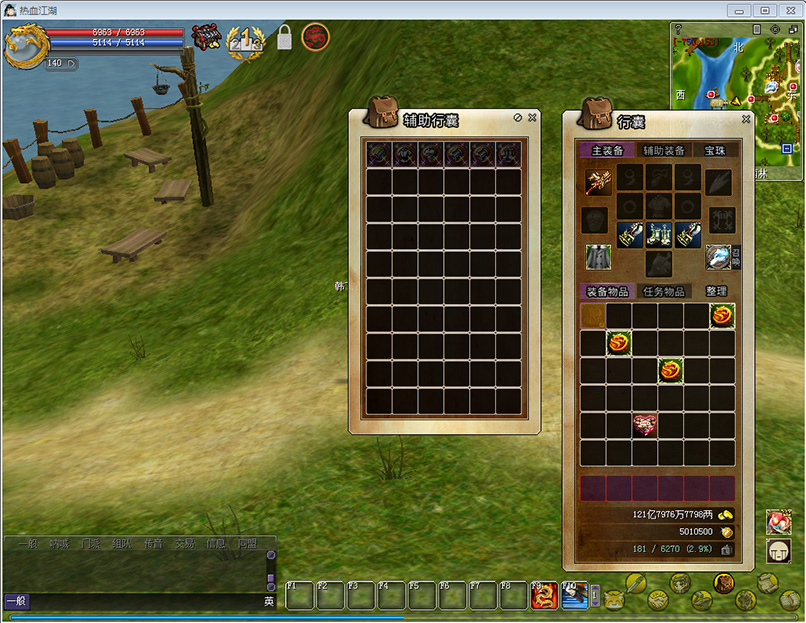Open the 宝珠 tab
This screenshot has width=806, height=623.
point(715,150)
